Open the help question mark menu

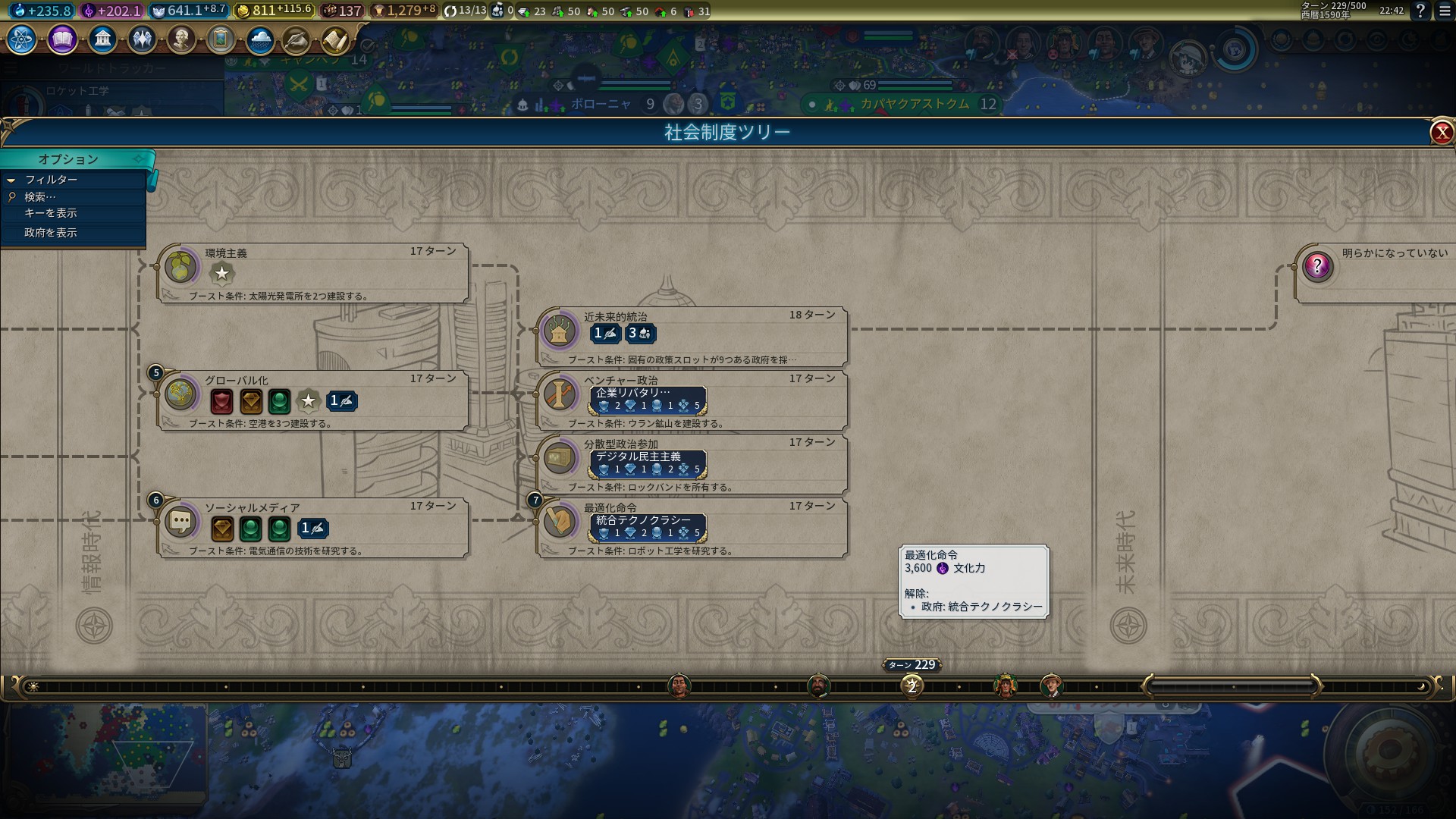(x=1420, y=11)
